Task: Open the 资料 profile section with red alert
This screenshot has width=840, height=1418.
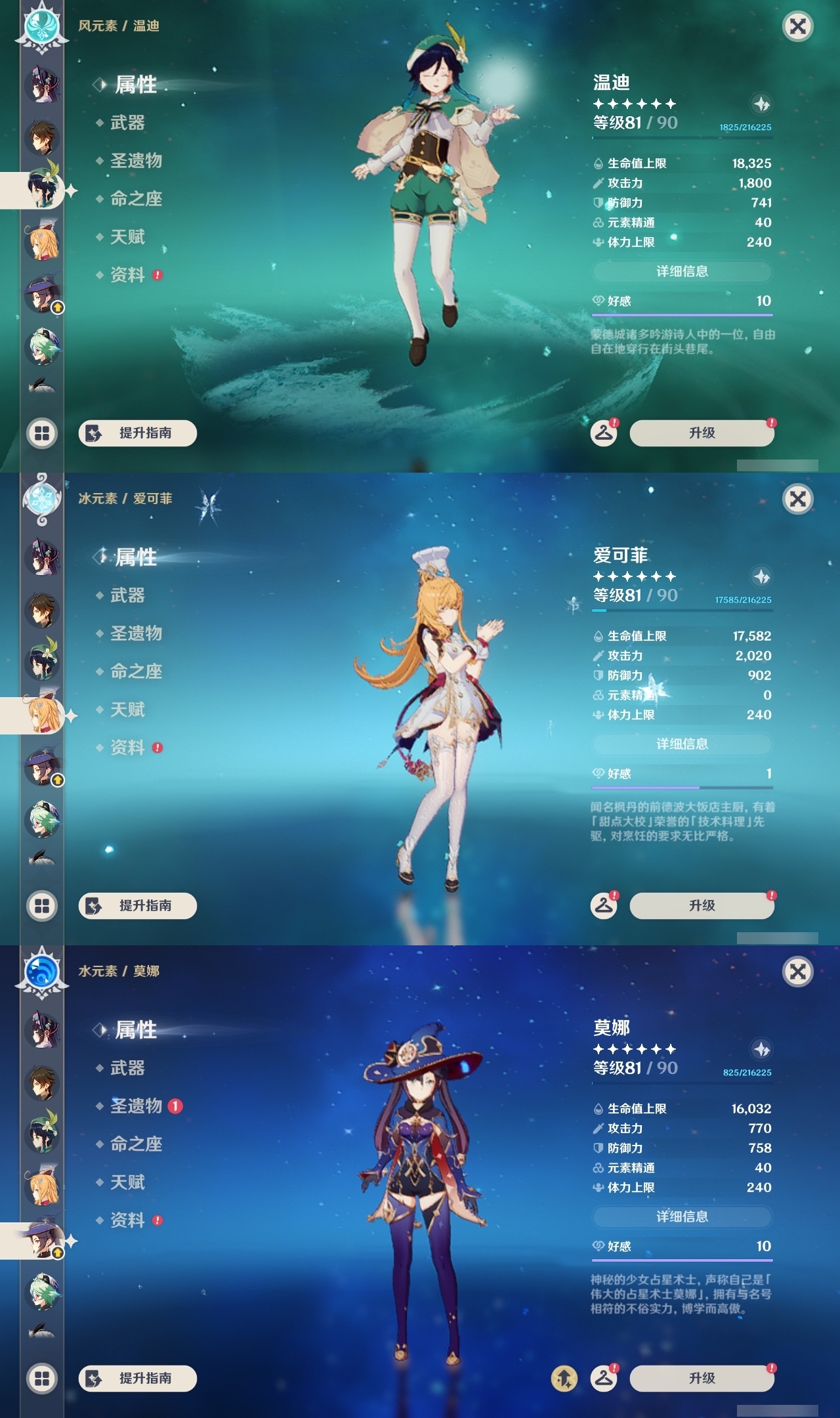Action: [x=127, y=276]
